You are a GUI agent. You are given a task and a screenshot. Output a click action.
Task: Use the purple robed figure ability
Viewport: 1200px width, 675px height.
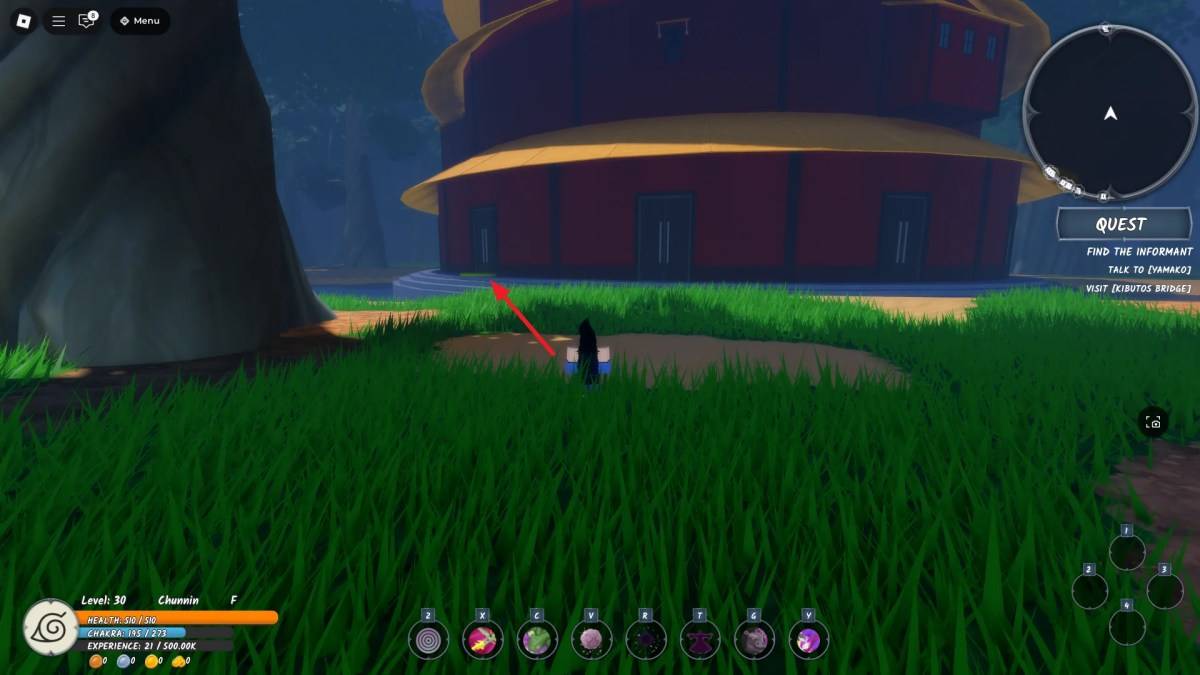(700, 640)
